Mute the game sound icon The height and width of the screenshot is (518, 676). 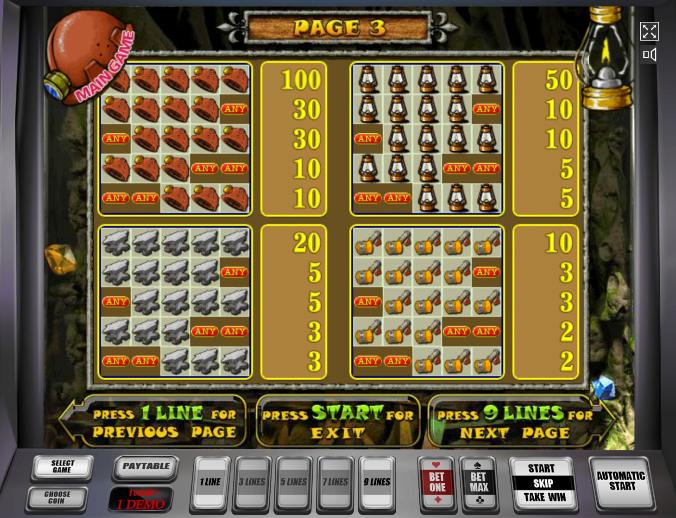click(649, 55)
